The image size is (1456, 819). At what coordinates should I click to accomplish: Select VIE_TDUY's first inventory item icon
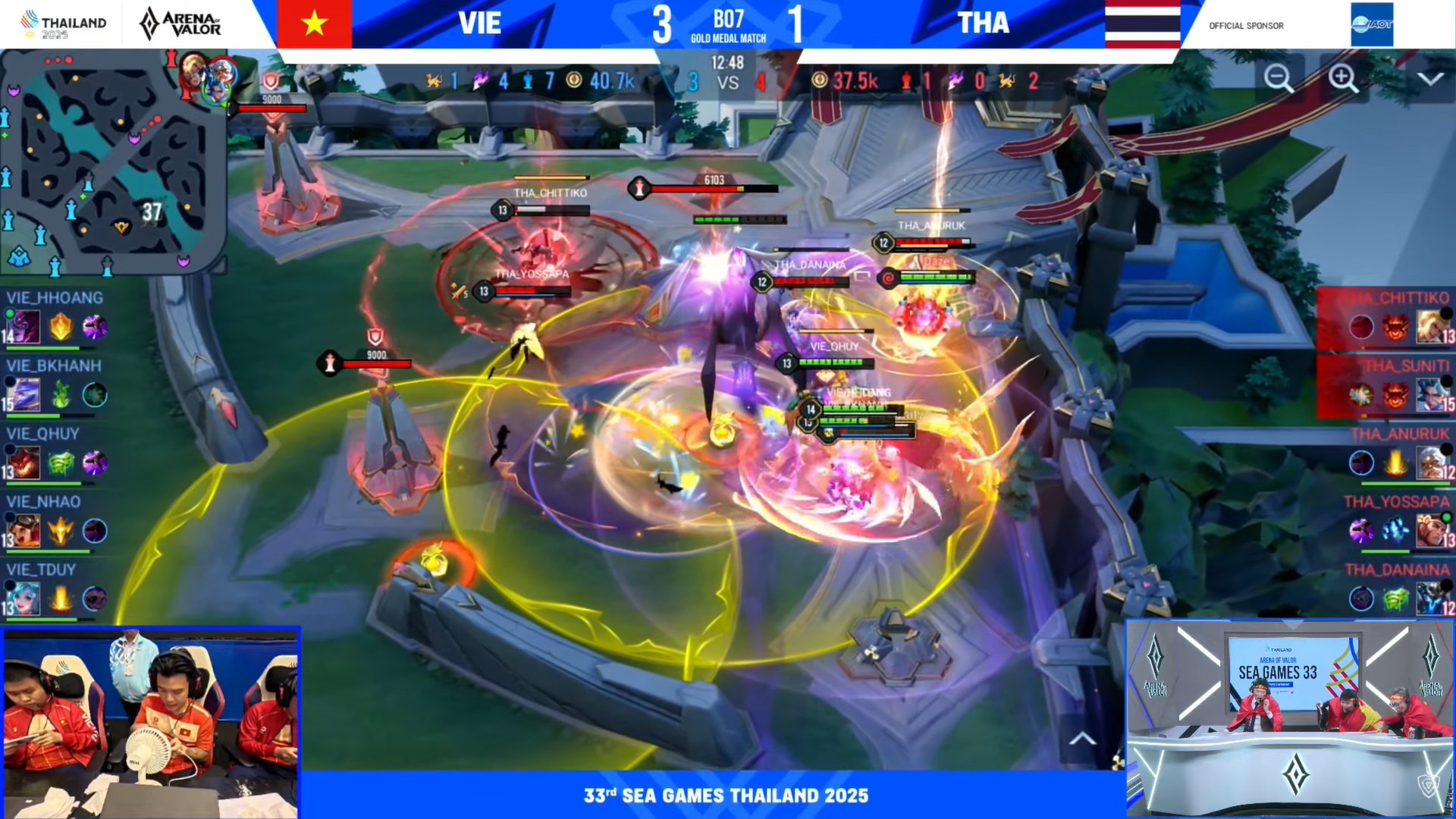(x=61, y=598)
